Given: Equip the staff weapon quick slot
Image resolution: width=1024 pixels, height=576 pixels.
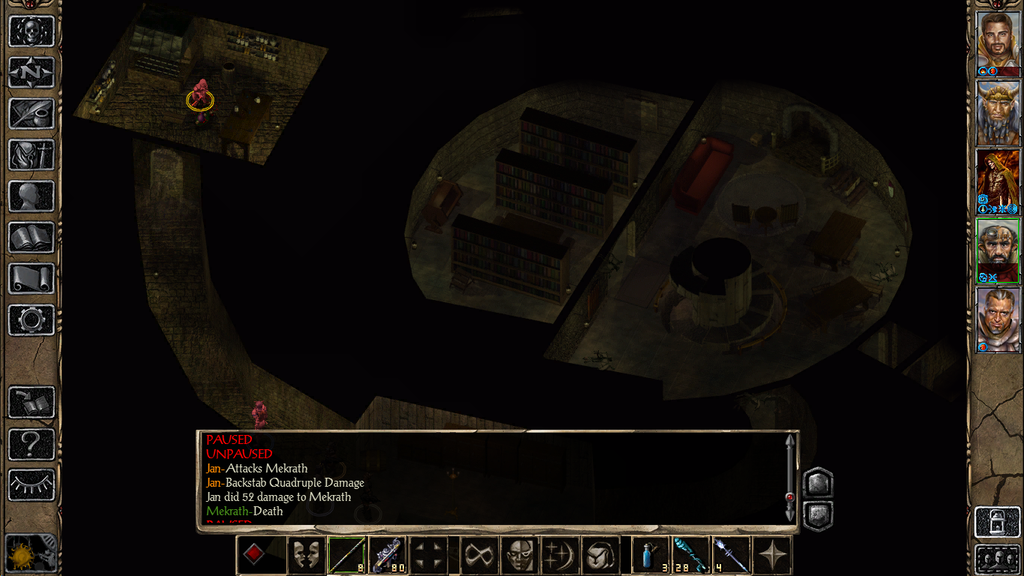Looking at the screenshot, I should 346,555.
